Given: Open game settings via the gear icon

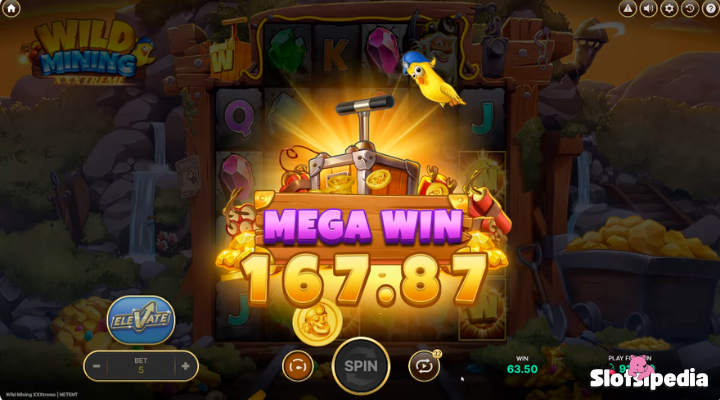Looking at the screenshot, I should pyautogui.click(x=670, y=9).
